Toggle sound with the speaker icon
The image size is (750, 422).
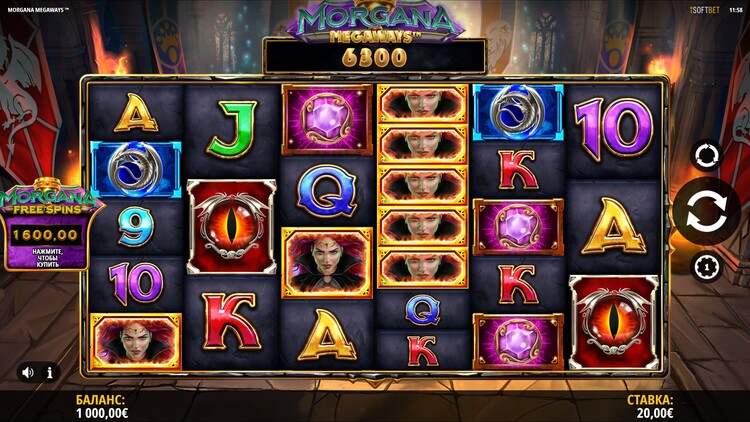(x=27, y=372)
